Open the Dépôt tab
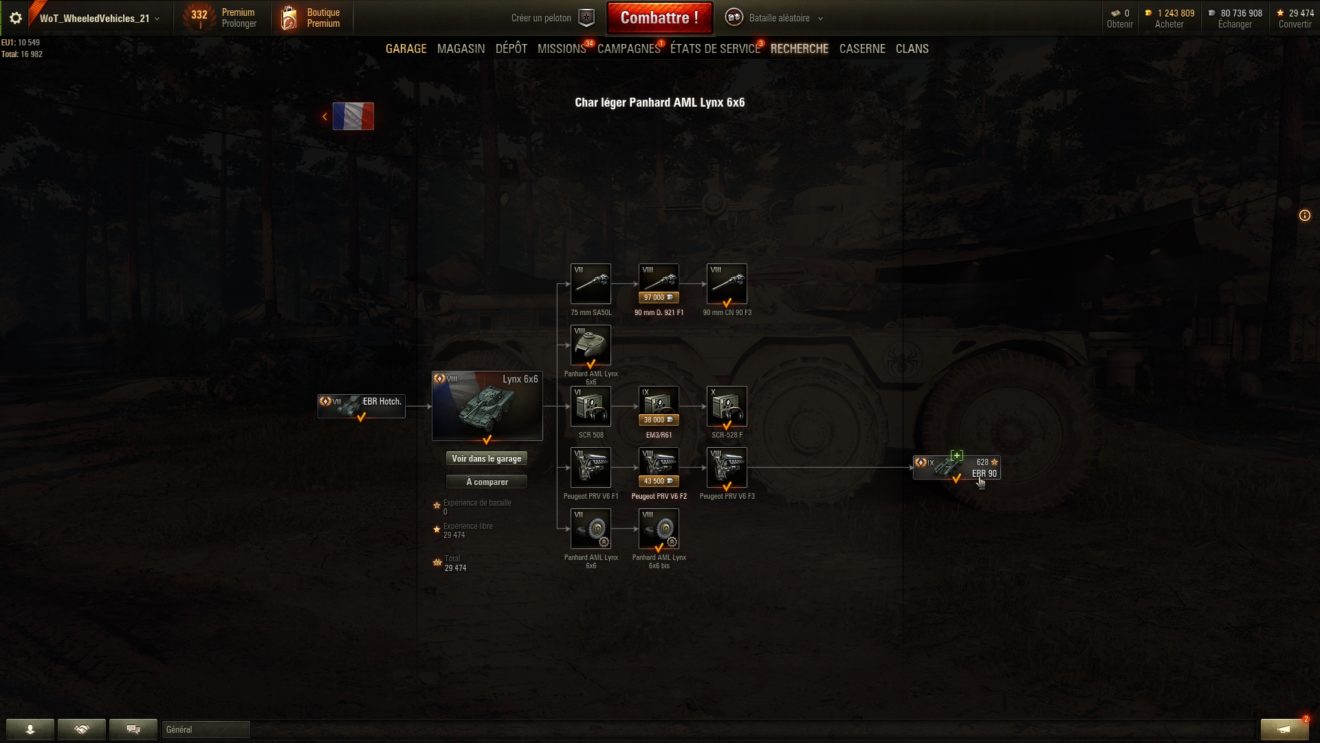 (x=511, y=48)
